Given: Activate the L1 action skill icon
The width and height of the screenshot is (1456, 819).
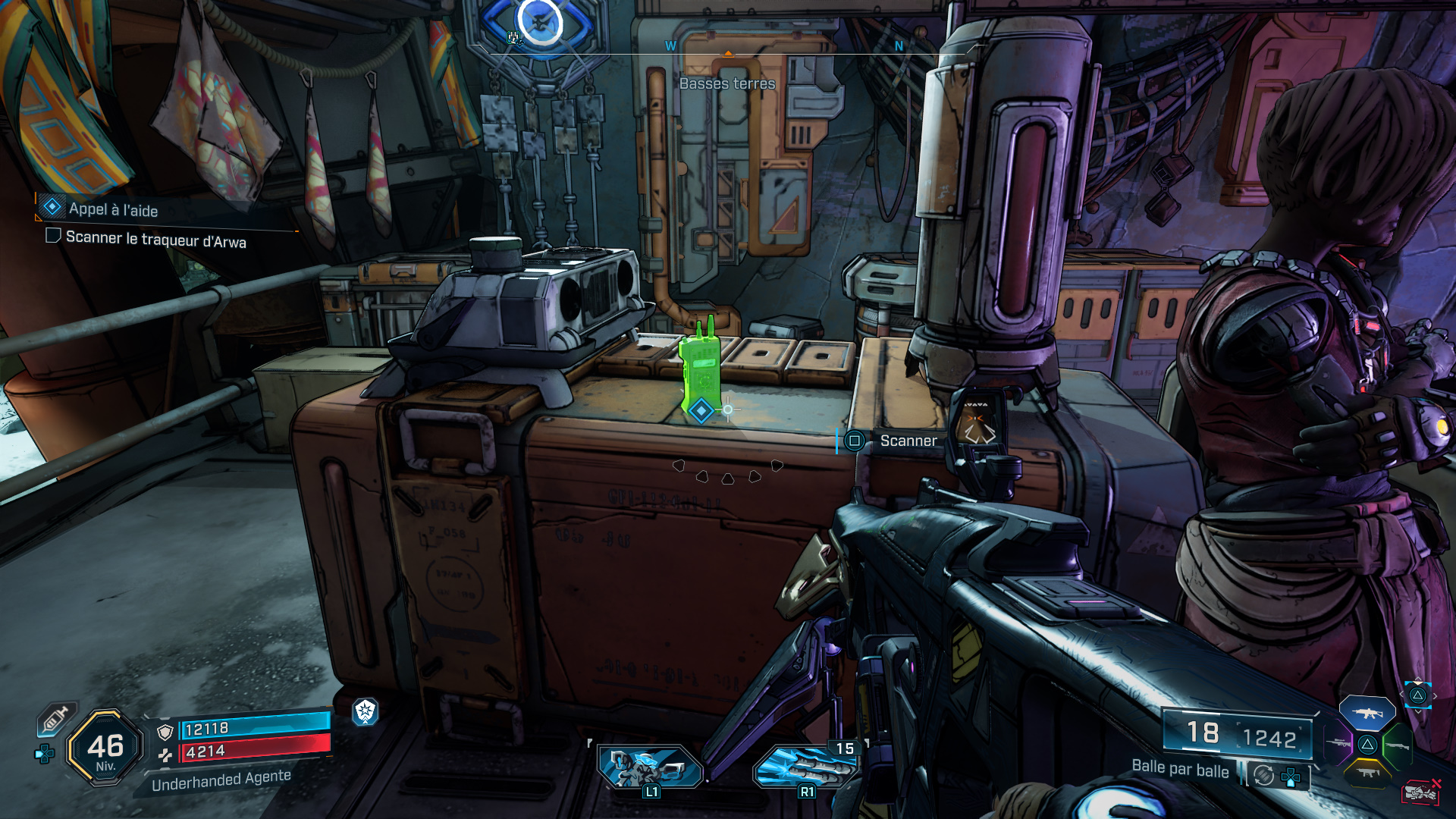Looking at the screenshot, I should [x=649, y=766].
